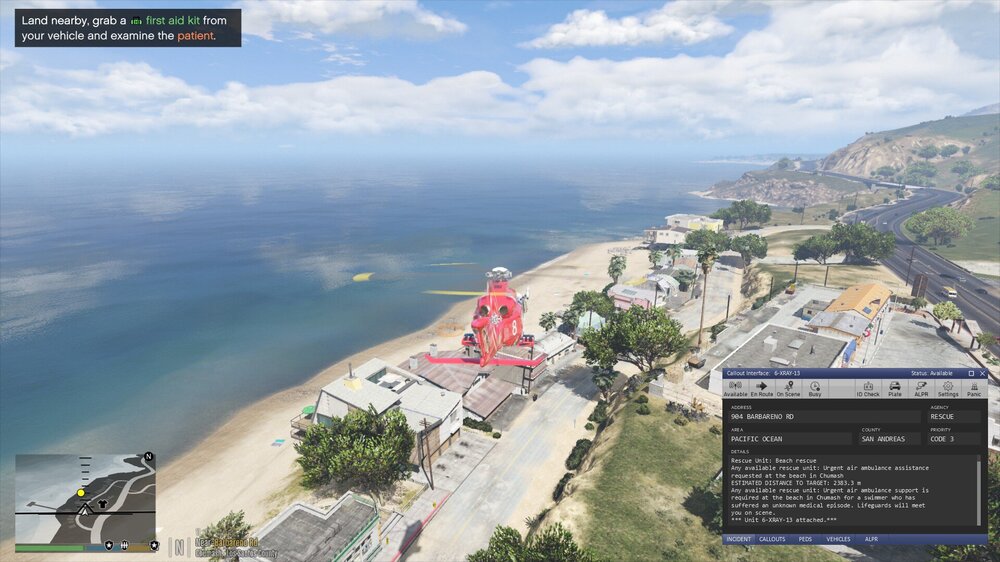Open the callout interface Settings
Viewport: 1000px width, 562px height.
[948, 389]
